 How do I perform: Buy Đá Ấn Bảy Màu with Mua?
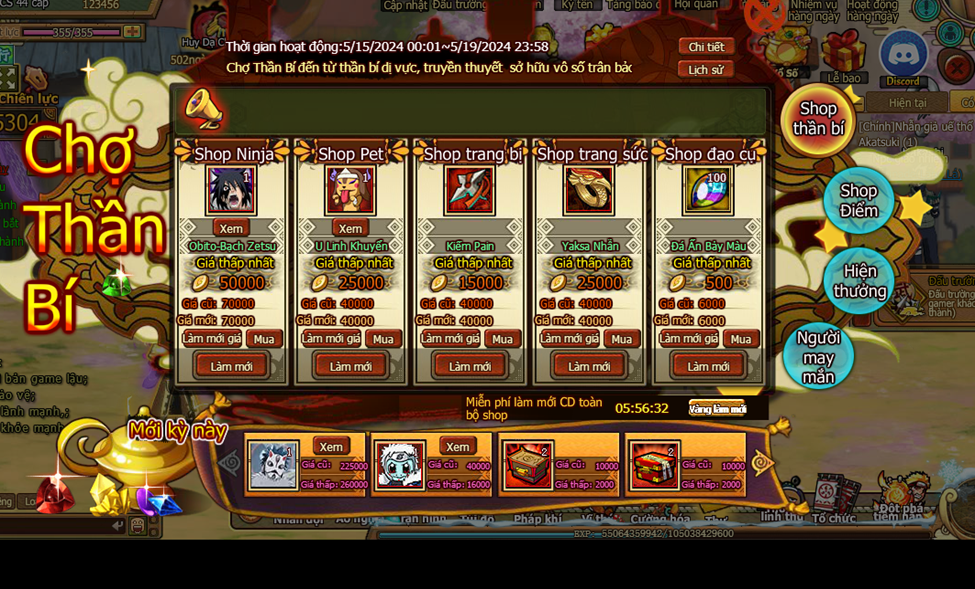pos(740,339)
